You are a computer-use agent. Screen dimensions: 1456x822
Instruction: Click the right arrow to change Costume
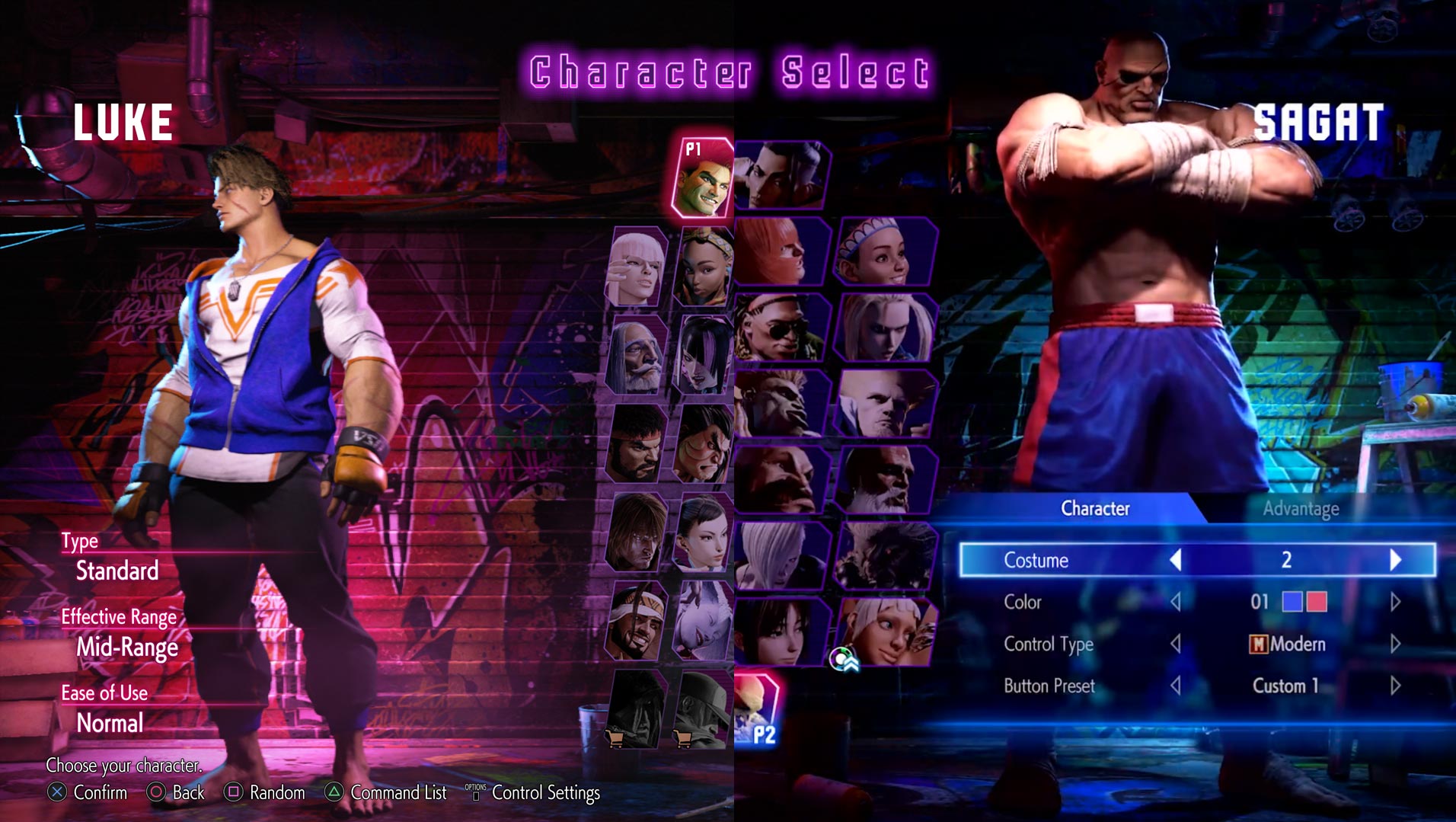(x=1397, y=560)
